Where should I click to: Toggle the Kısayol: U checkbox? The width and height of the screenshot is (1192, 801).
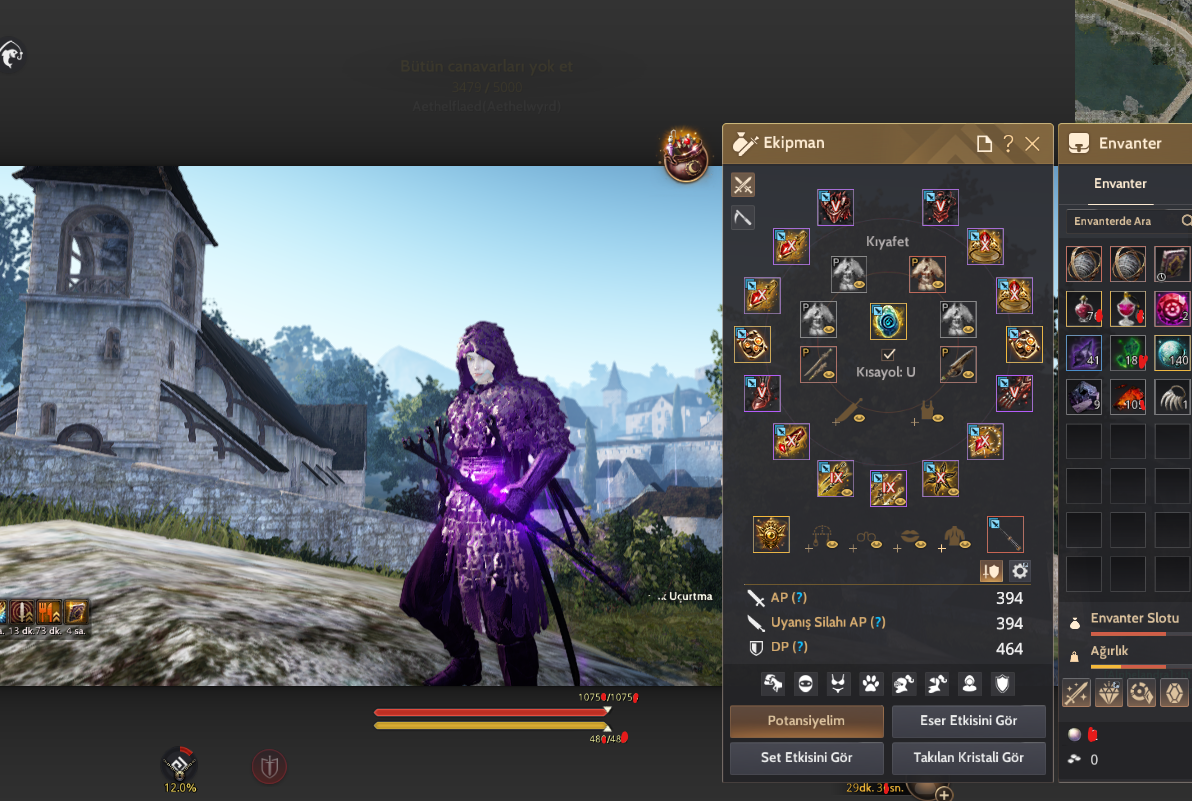[x=888, y=354]
